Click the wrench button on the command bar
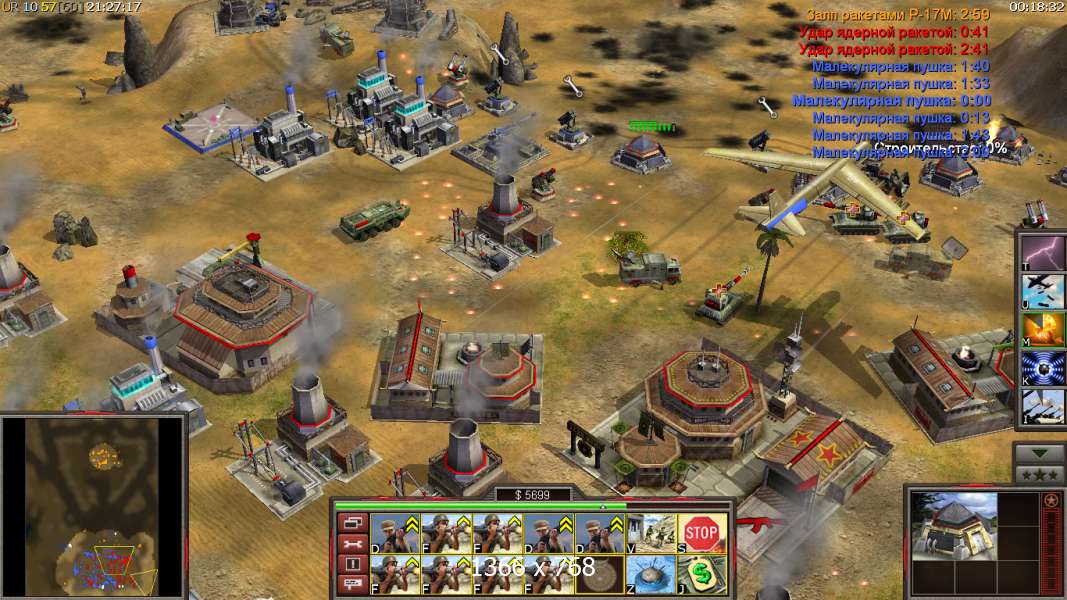The image size is (1067, 600). pyautogui.click(x=352, y=543)
